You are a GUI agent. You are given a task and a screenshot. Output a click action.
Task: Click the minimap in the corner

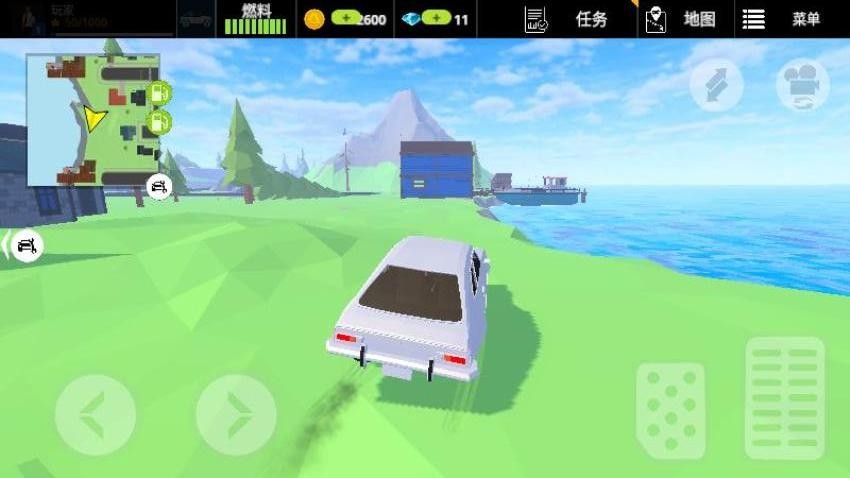93,120
